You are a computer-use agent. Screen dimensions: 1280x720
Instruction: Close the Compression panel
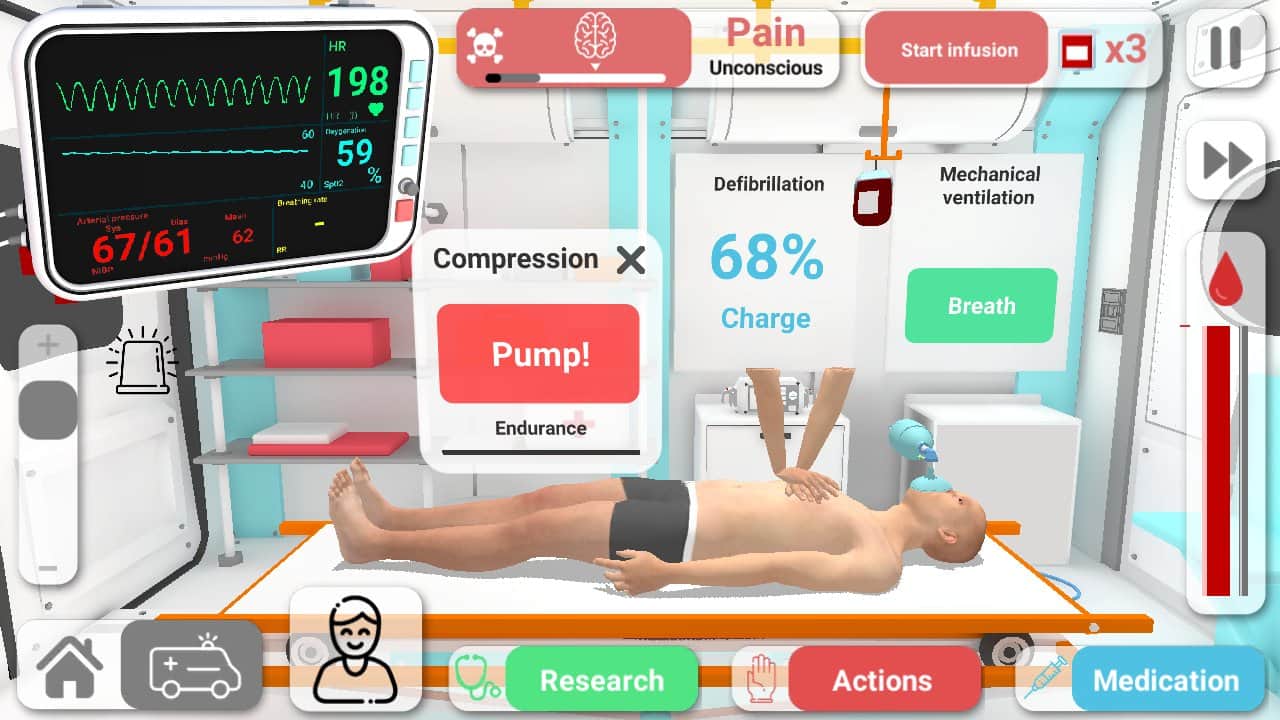(631, 259)
